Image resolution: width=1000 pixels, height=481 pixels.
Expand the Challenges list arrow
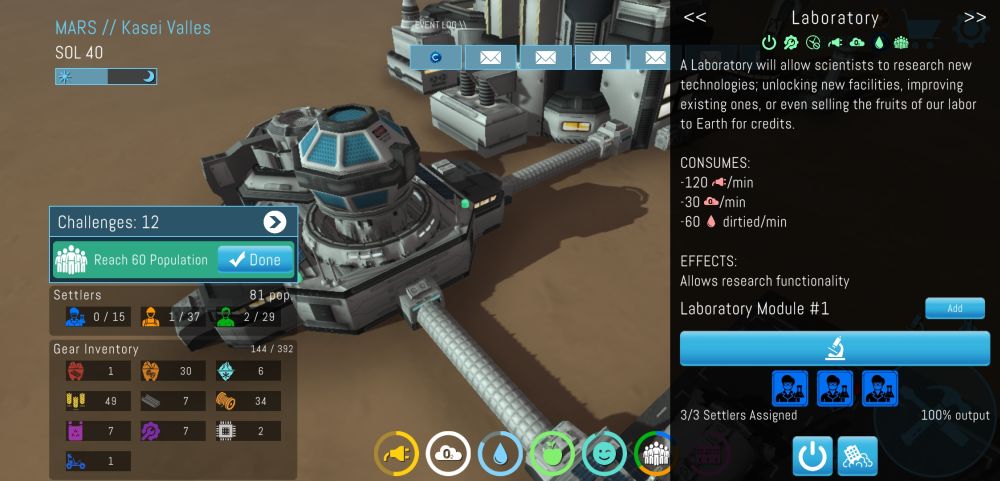coord(274,222)
